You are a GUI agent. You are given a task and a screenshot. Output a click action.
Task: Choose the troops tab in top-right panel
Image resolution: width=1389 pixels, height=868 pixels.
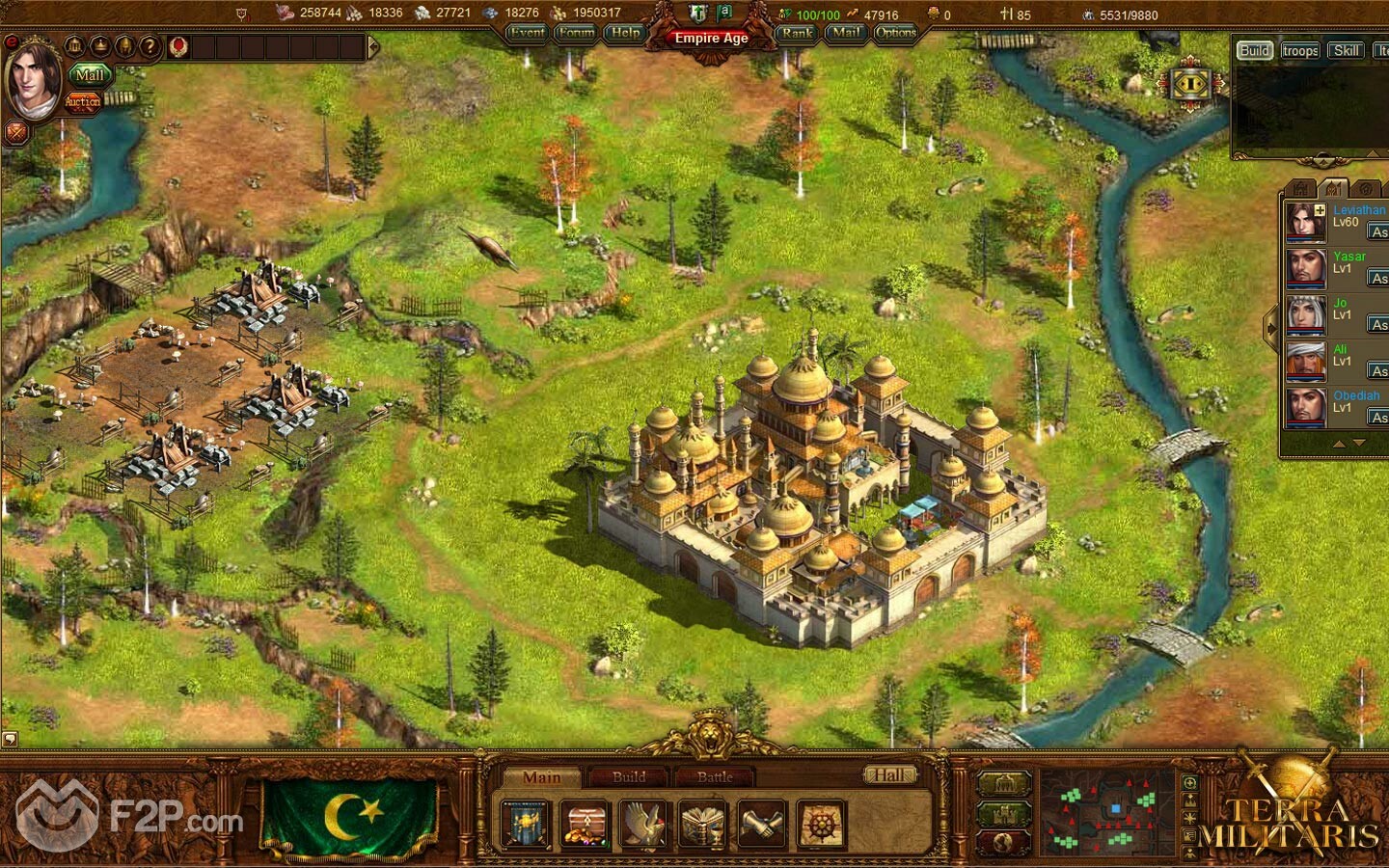[1300, 51]
